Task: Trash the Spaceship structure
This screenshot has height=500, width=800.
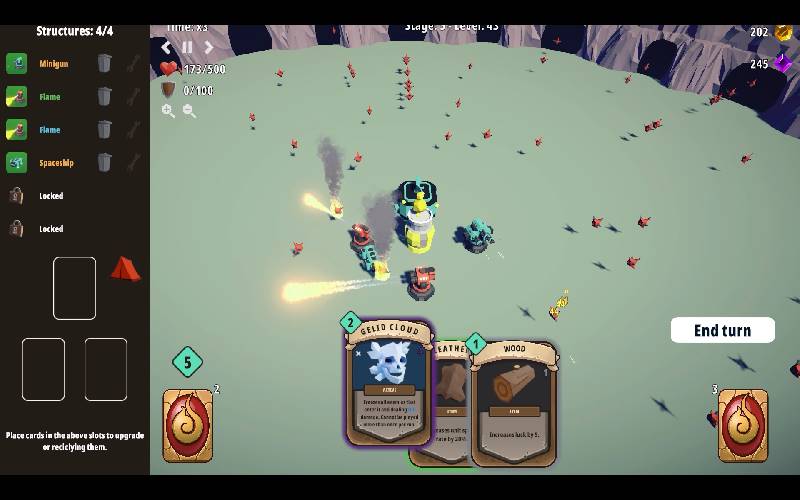Action: [x=105, y=162]
